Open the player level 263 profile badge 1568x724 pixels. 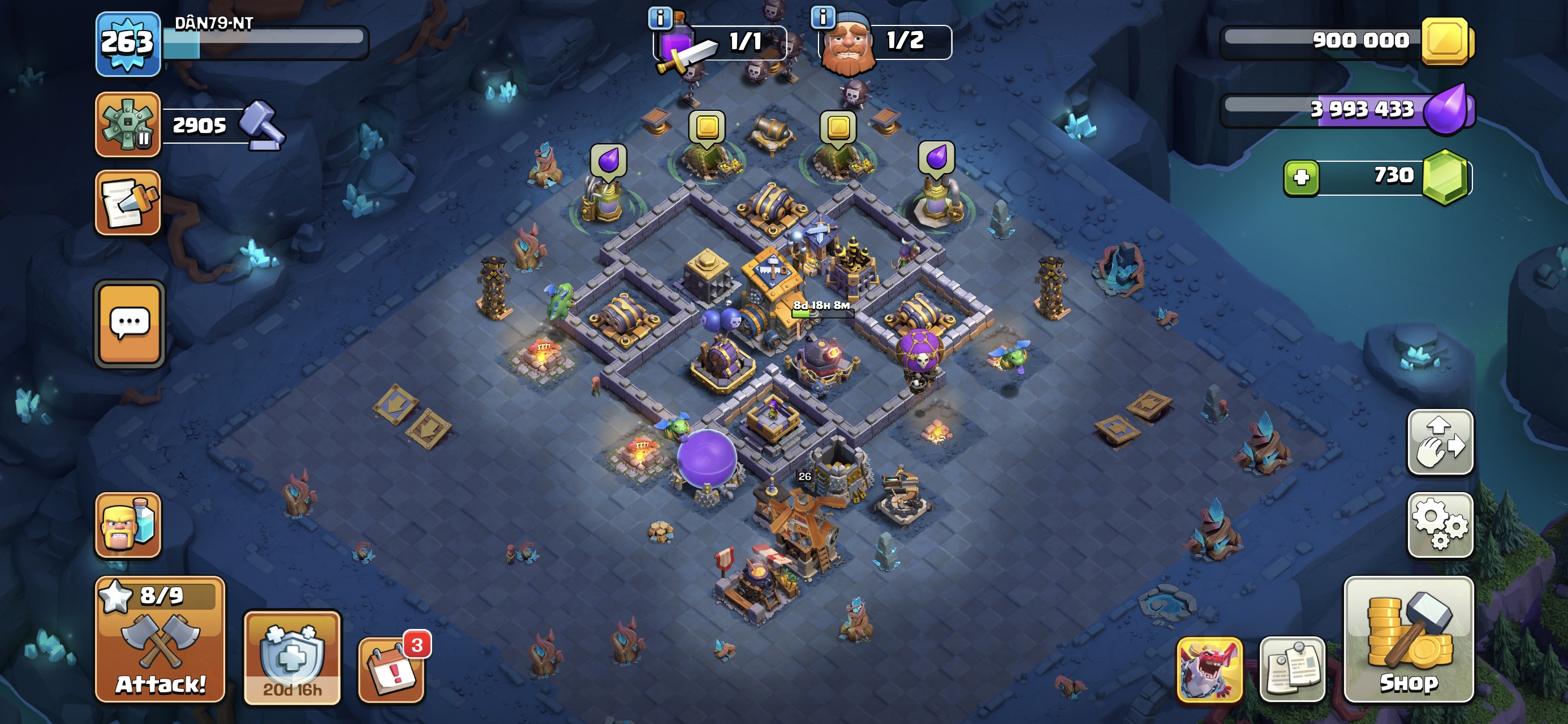click(128, 44)
